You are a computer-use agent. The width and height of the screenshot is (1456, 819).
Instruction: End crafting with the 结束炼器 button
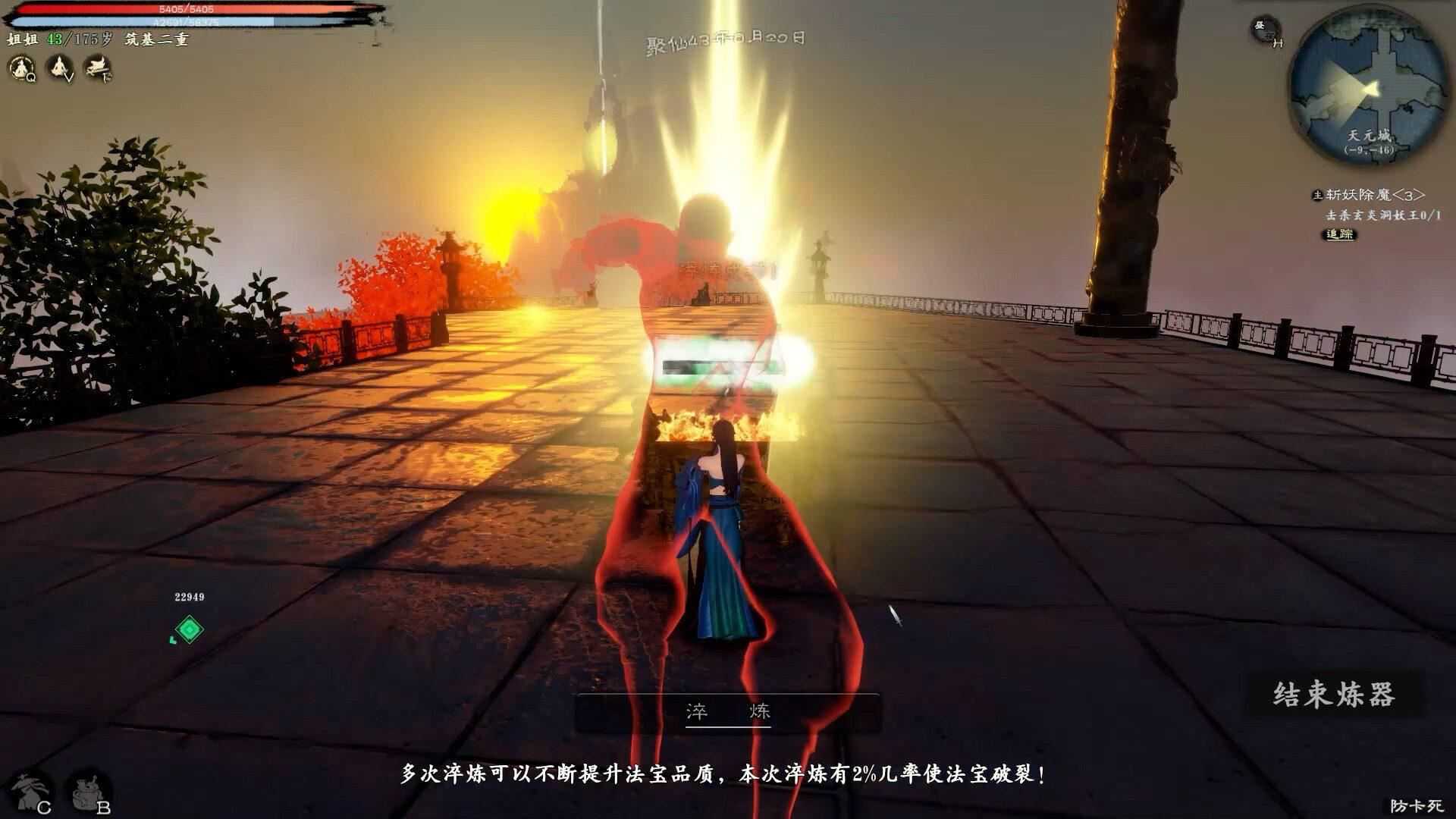coord(1334,695)
